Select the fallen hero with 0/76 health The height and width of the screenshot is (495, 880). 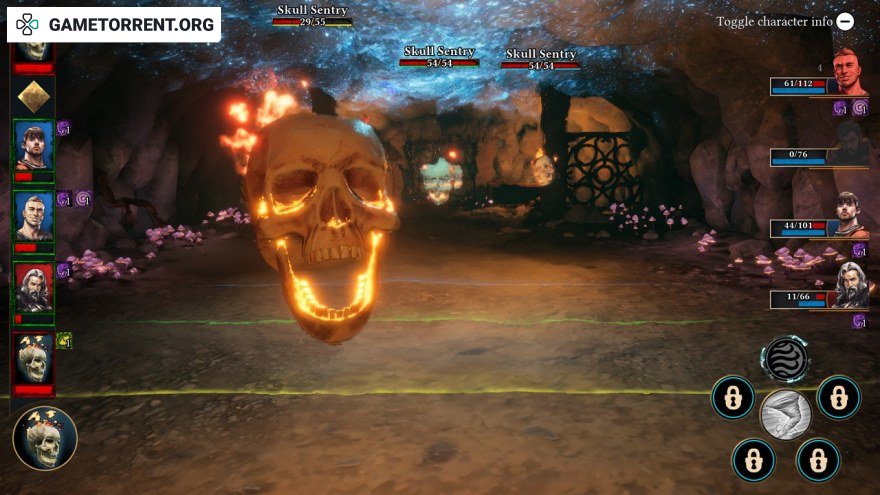[x=849, y=144]
